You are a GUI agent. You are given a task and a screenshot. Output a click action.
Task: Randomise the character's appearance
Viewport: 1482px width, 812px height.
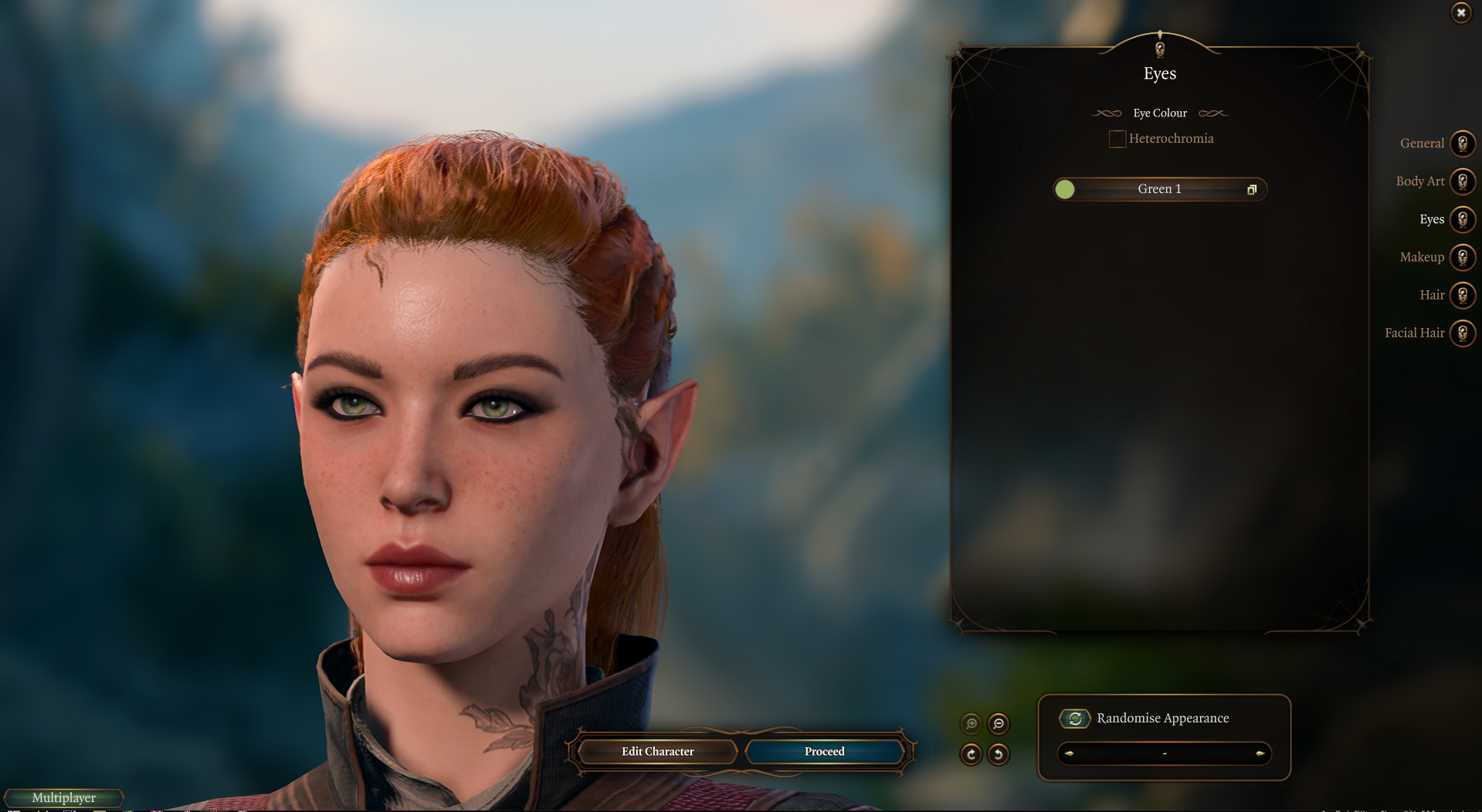point(1074,719)
